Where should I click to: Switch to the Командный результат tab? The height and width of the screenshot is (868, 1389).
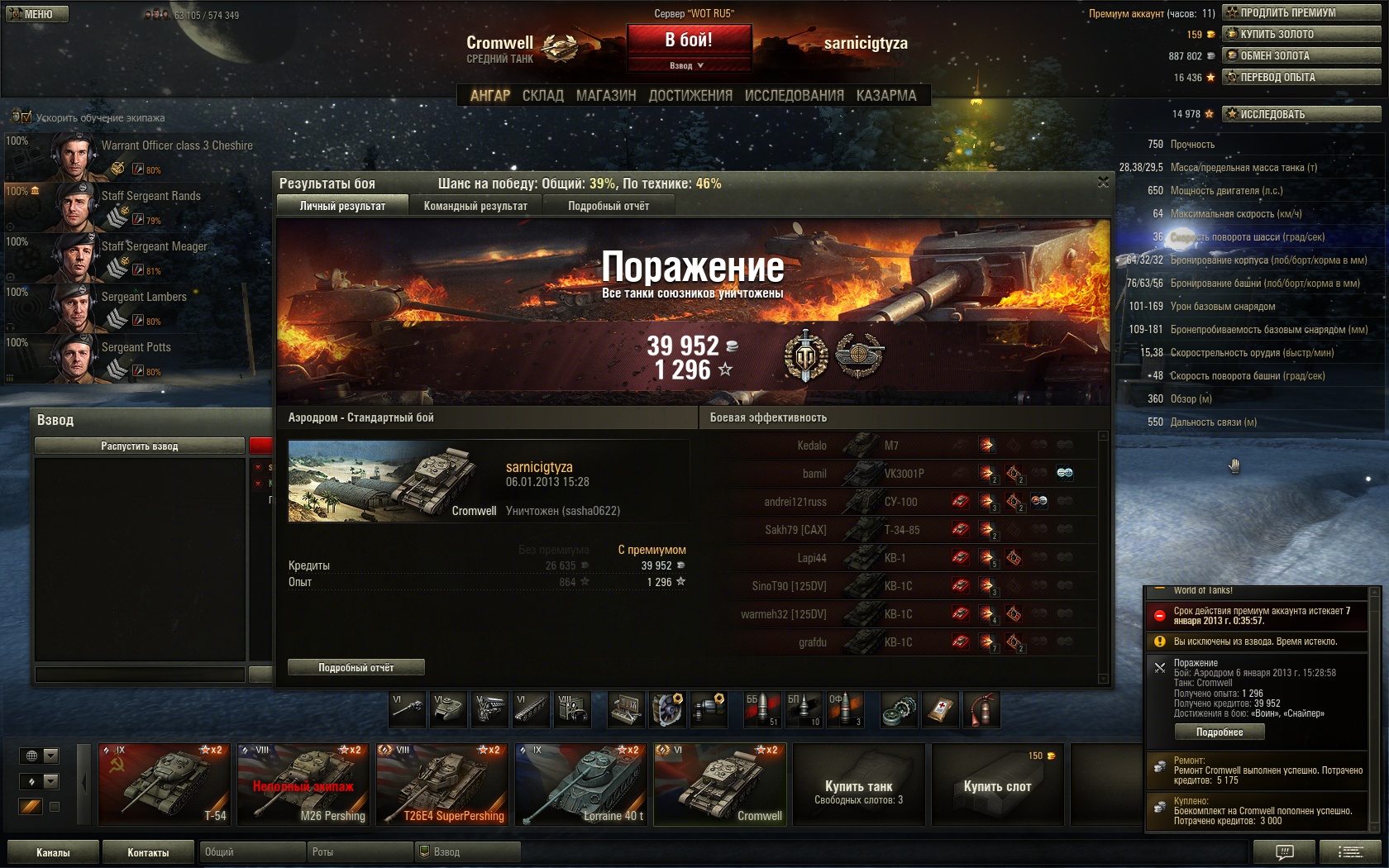click(475, 206)
